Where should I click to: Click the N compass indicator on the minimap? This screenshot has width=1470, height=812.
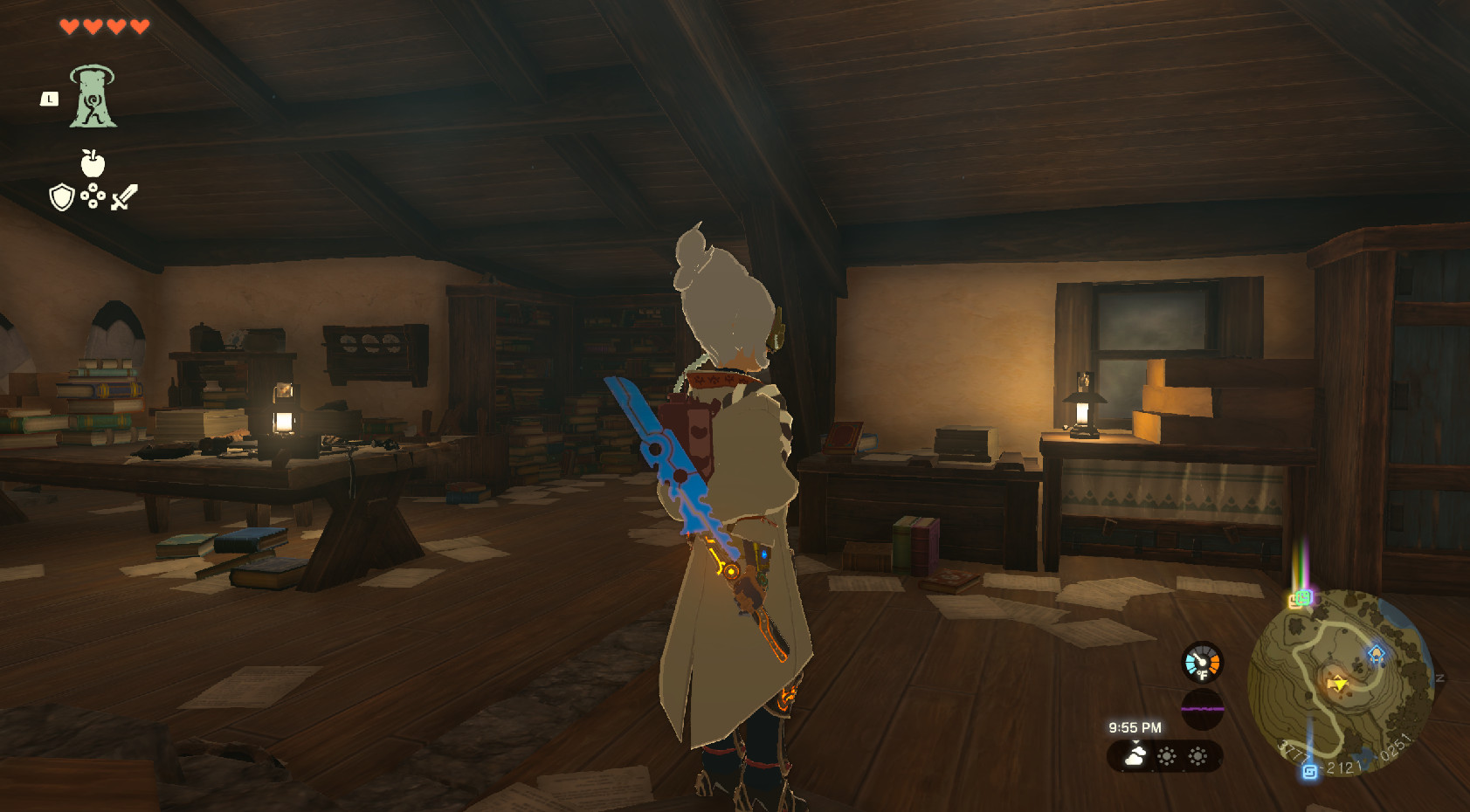tap(1439, 677)
